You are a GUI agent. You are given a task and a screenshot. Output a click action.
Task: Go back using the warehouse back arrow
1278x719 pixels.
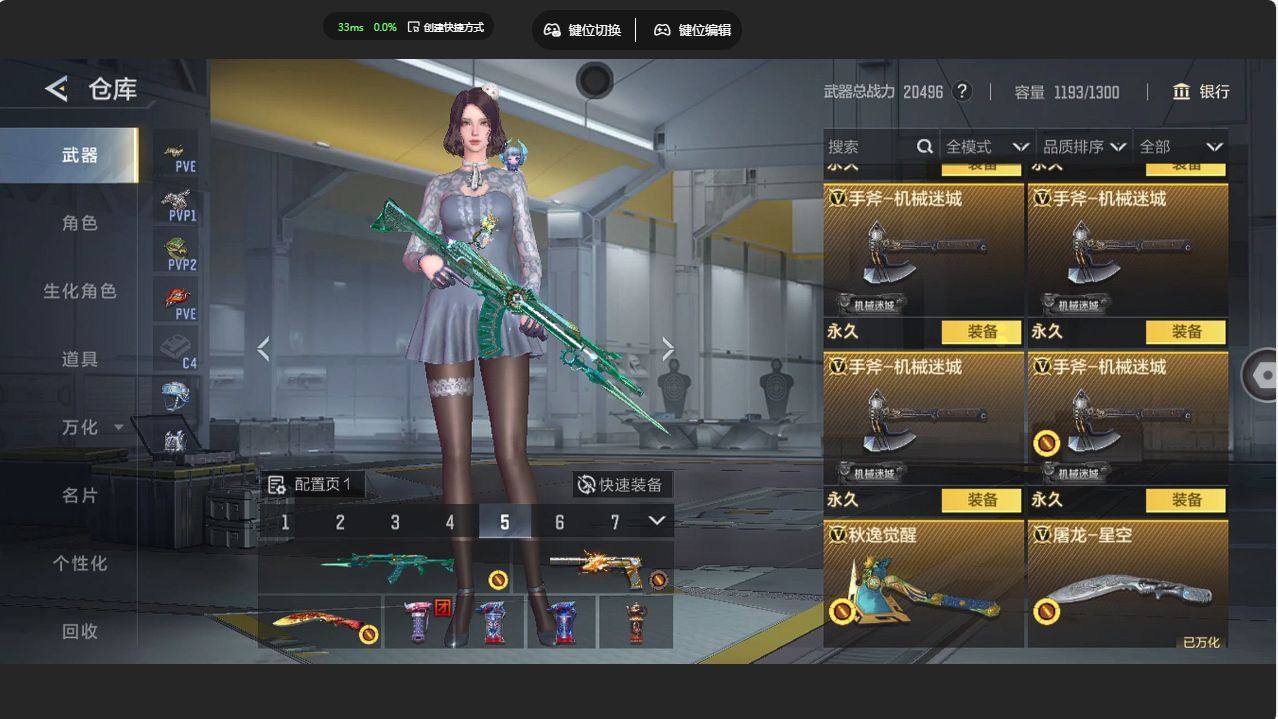point(57,89)
